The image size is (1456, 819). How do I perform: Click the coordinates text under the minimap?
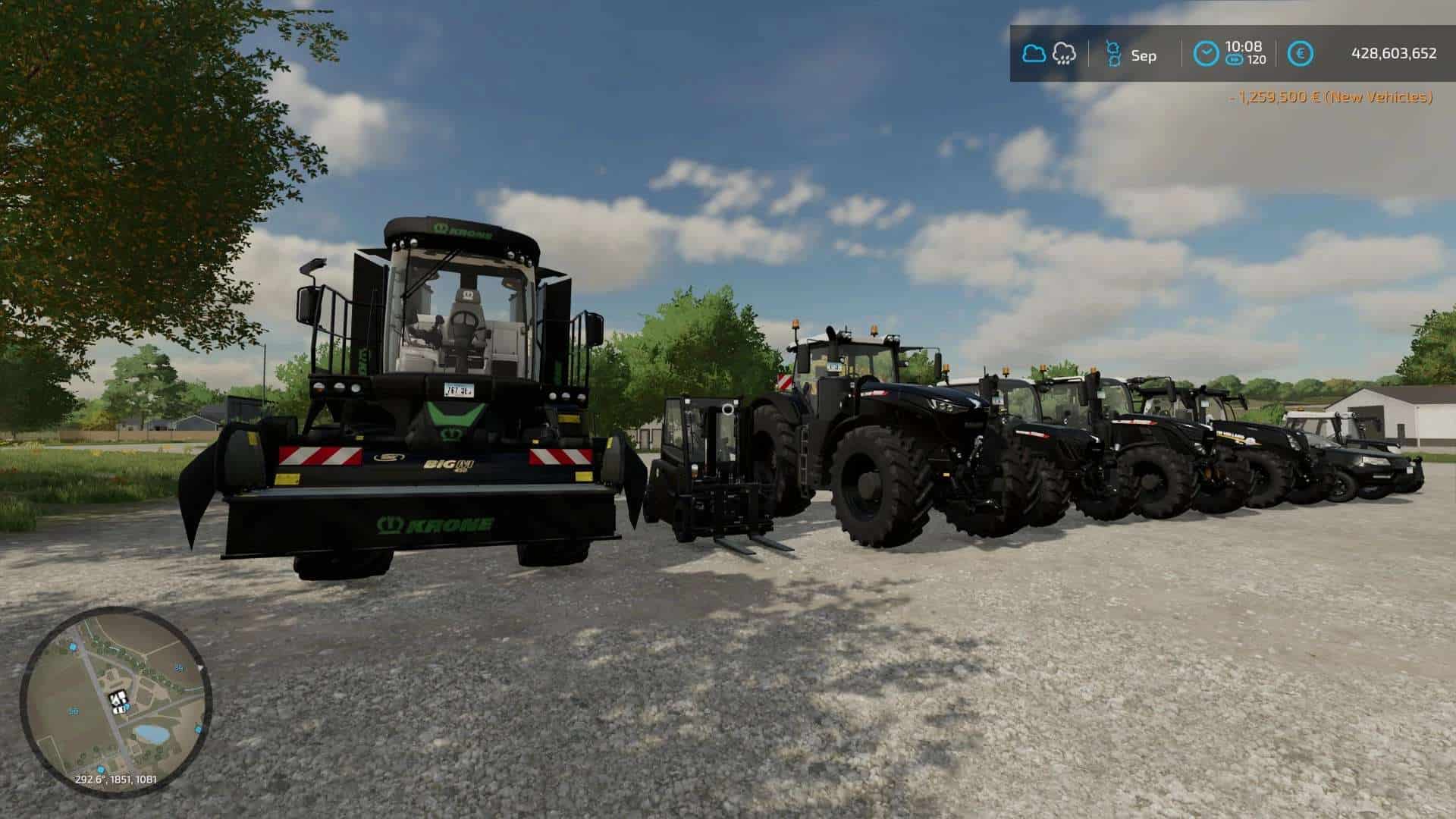pos(116,780)
